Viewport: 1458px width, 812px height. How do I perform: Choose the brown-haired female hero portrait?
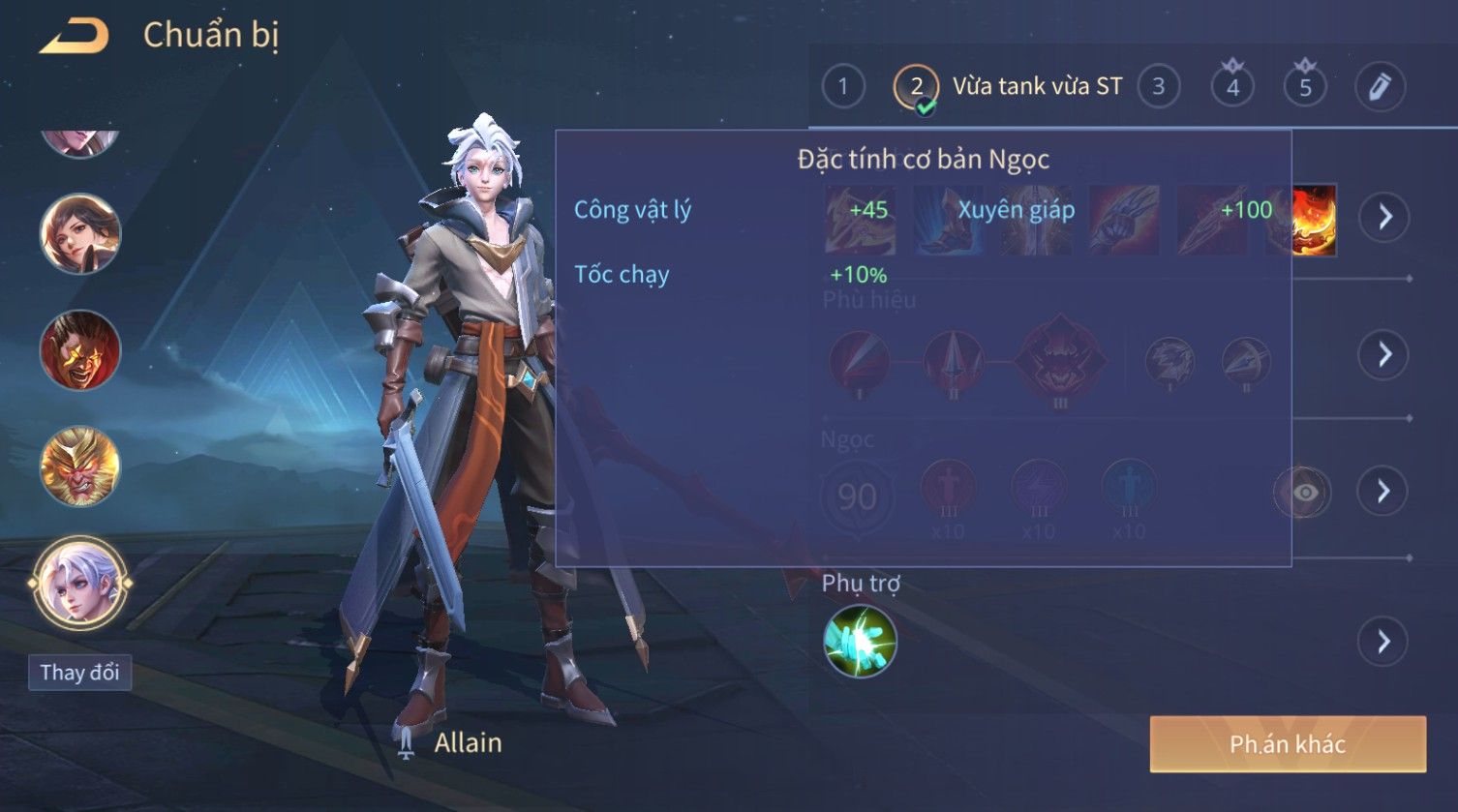coord(79,233)
